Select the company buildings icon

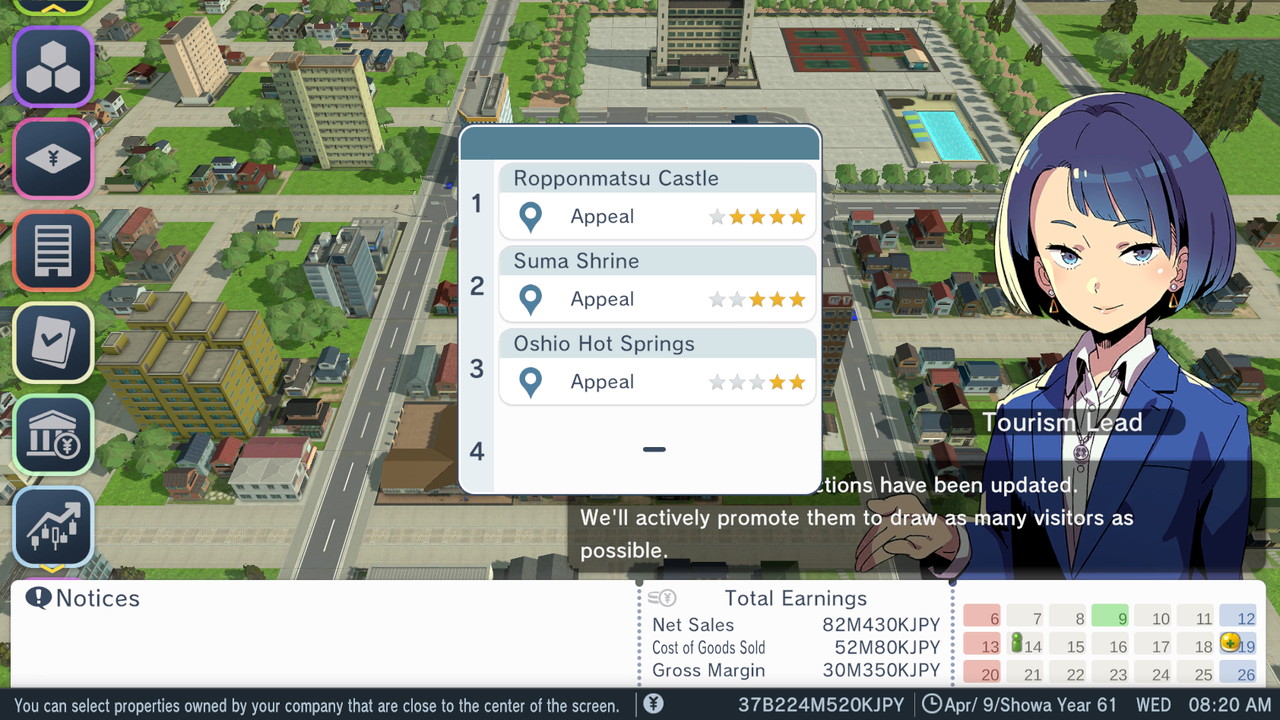[53, 250]
